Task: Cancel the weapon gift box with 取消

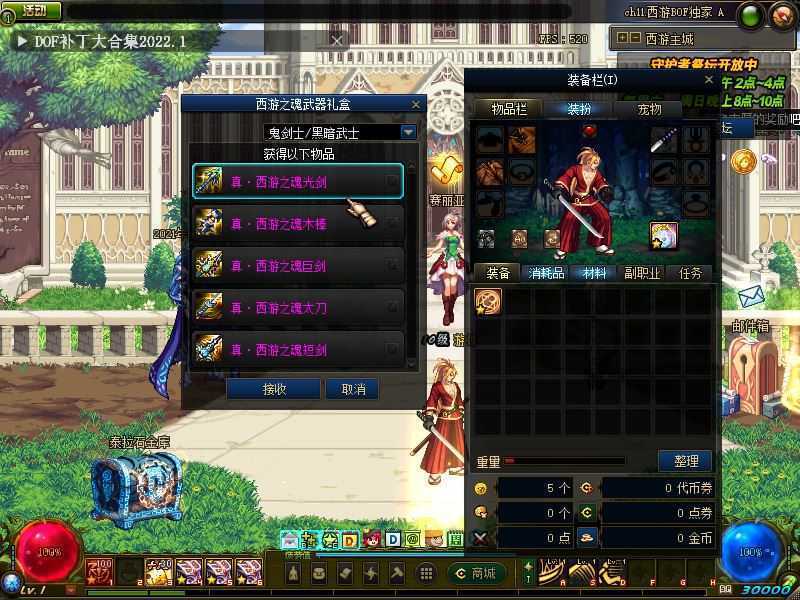Action: 353,388
